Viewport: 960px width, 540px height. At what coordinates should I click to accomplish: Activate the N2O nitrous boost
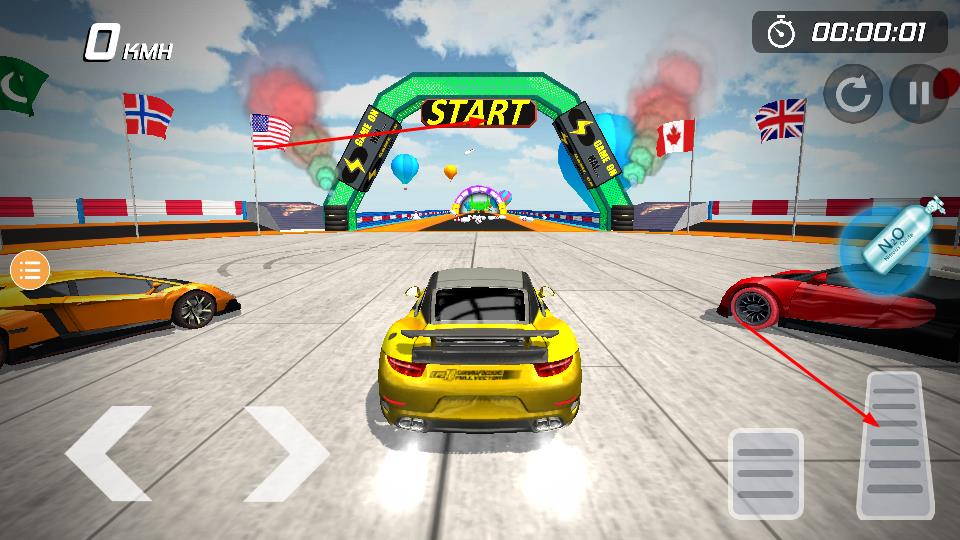[885, 250]
